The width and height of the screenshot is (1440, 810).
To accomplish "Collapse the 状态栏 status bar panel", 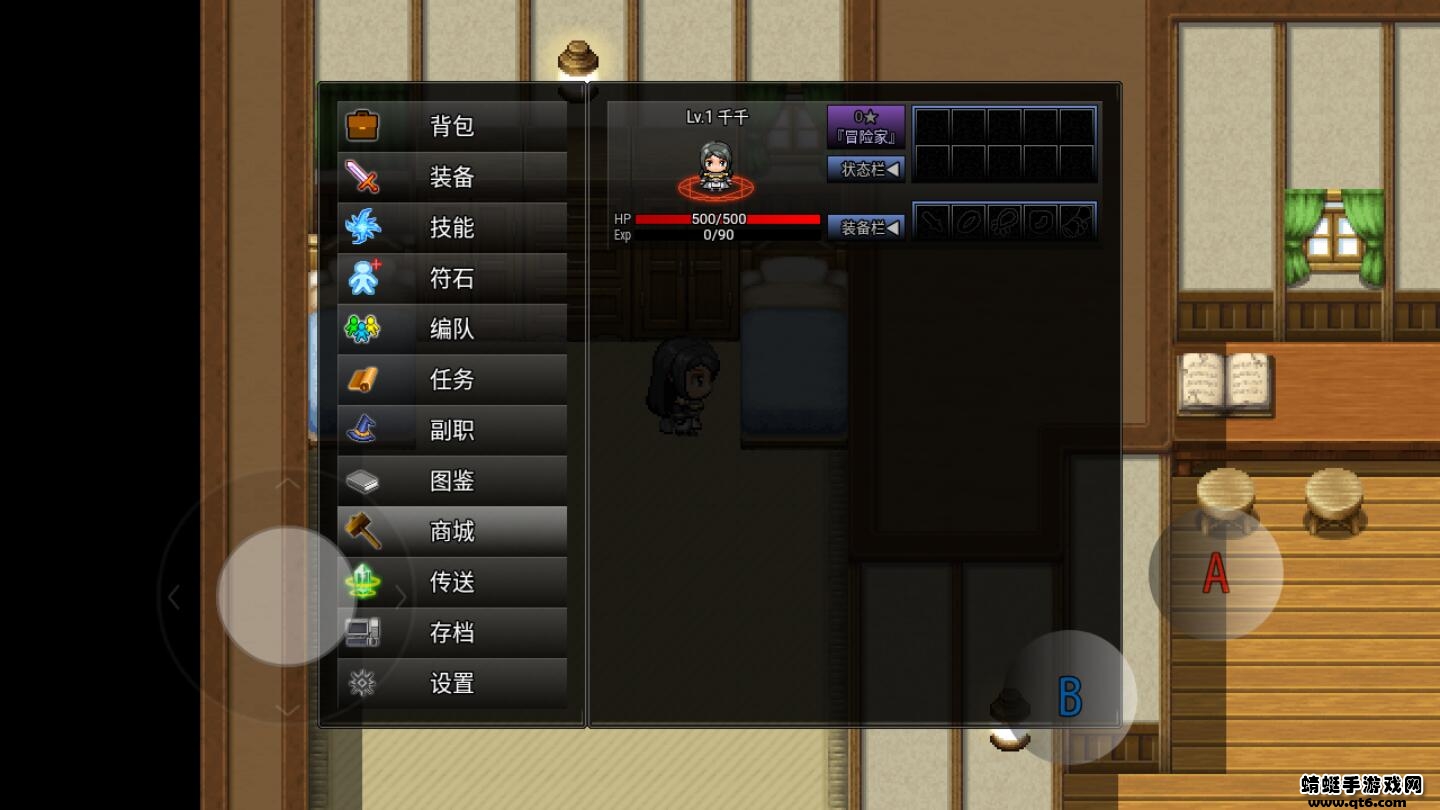I will tap(866, 169).
